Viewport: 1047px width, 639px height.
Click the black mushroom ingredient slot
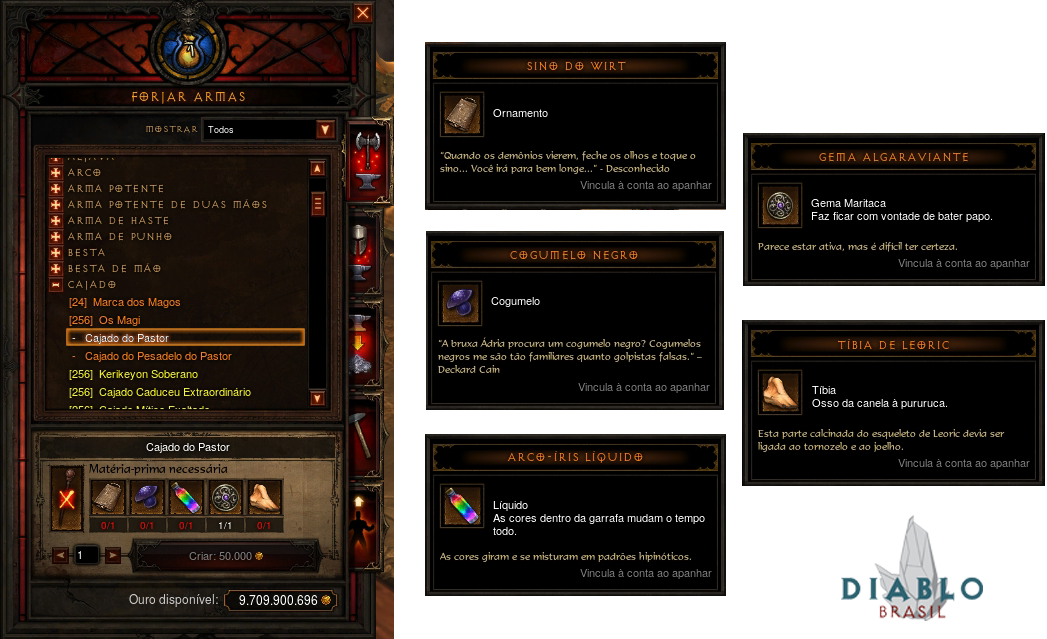pos(147,497)
